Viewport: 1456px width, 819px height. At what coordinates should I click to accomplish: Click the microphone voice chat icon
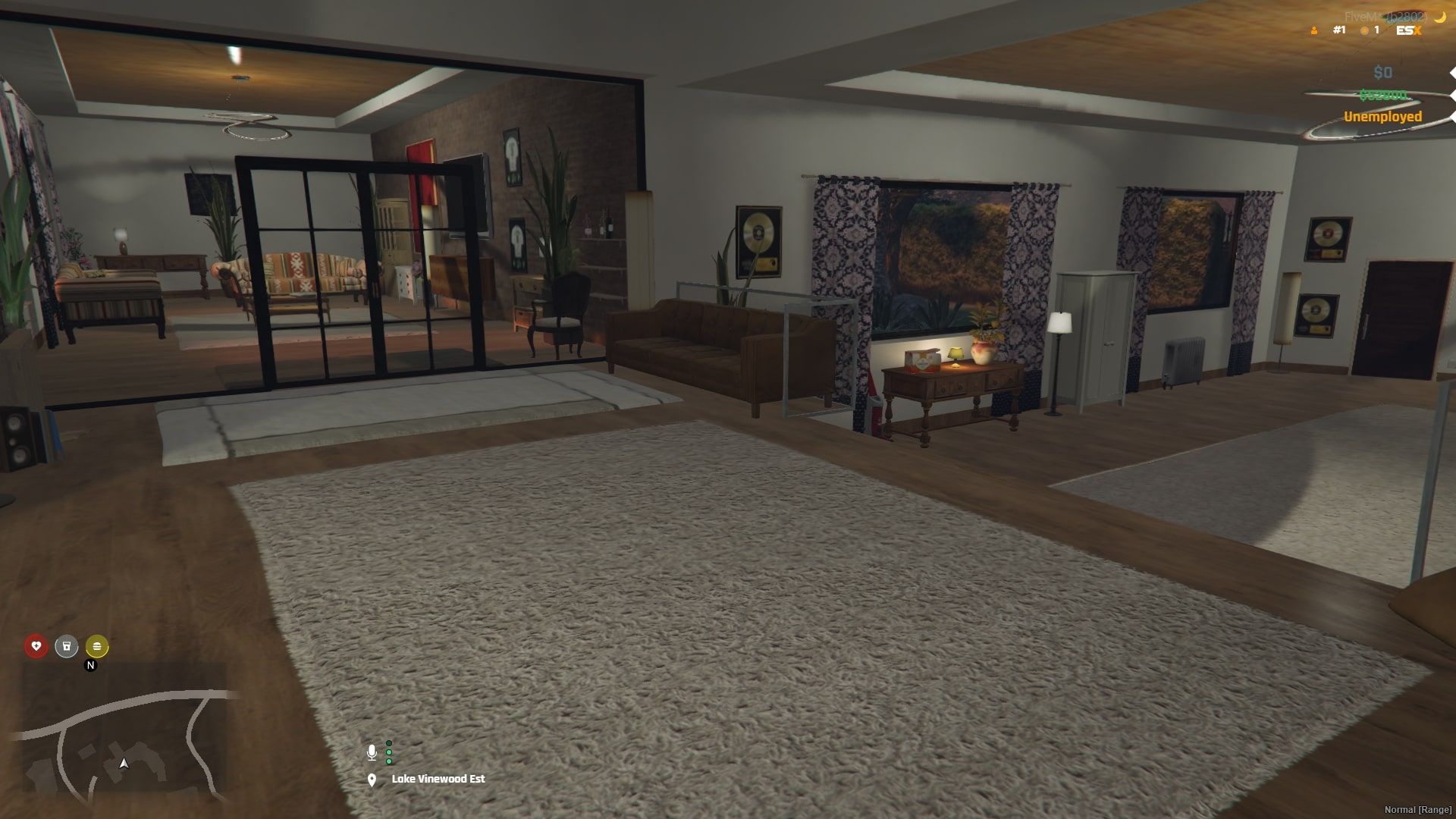point(372,753)
